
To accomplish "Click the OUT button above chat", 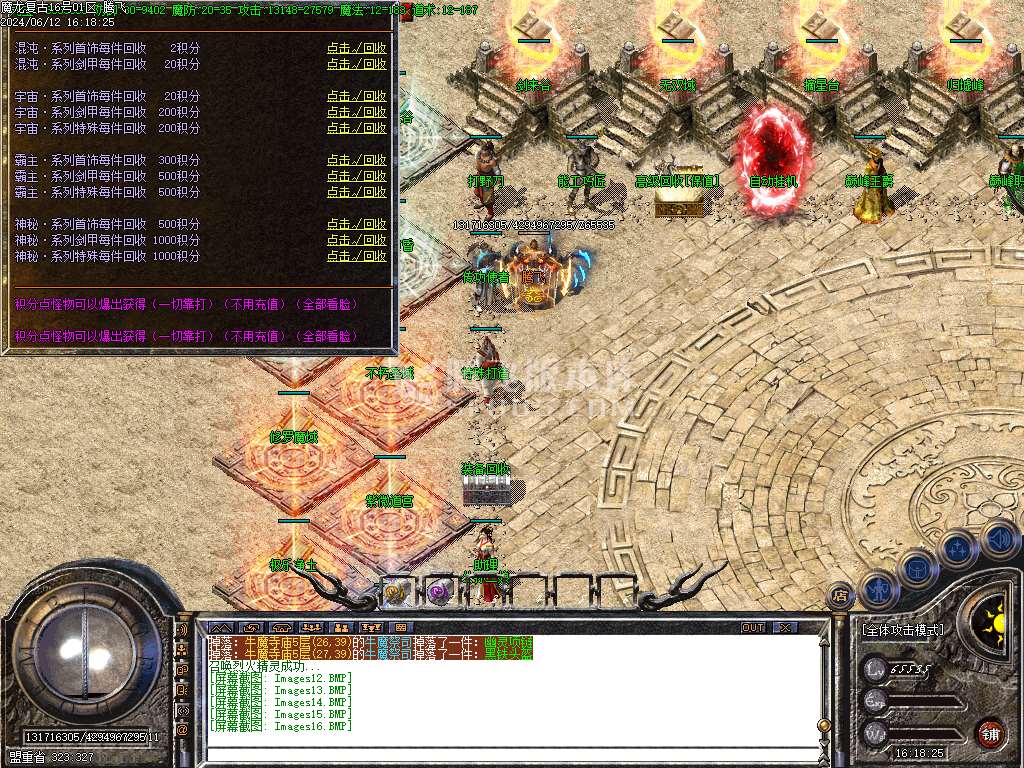I will (x=753, y=628).
